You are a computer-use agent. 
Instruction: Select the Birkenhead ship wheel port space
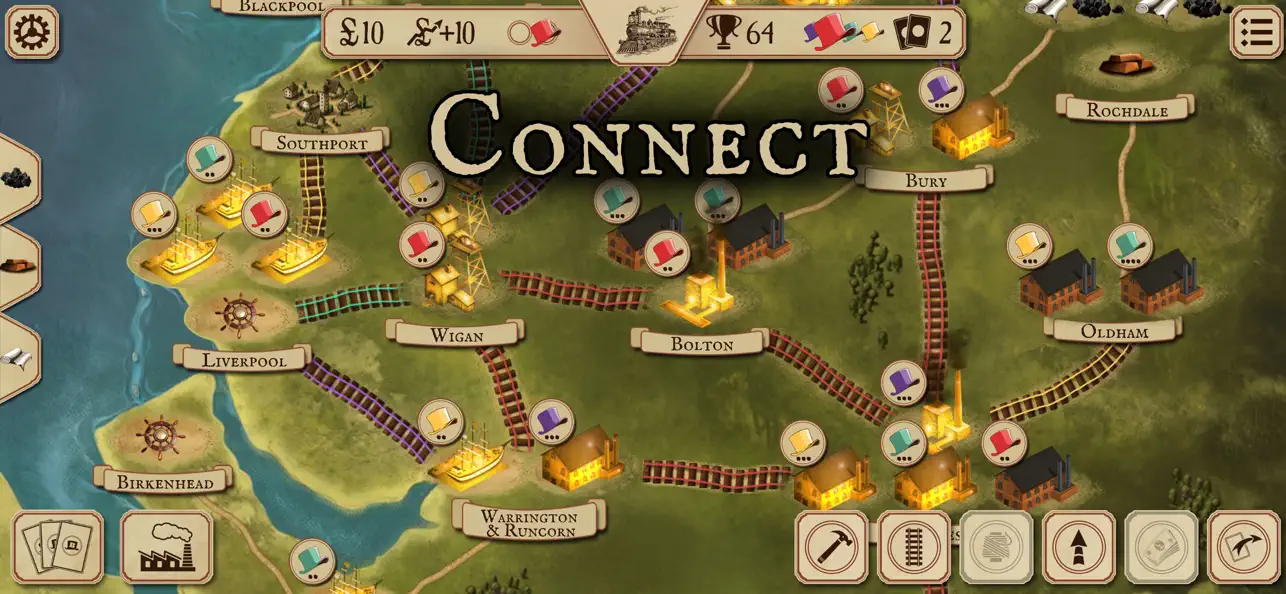[x=160, y=437]
